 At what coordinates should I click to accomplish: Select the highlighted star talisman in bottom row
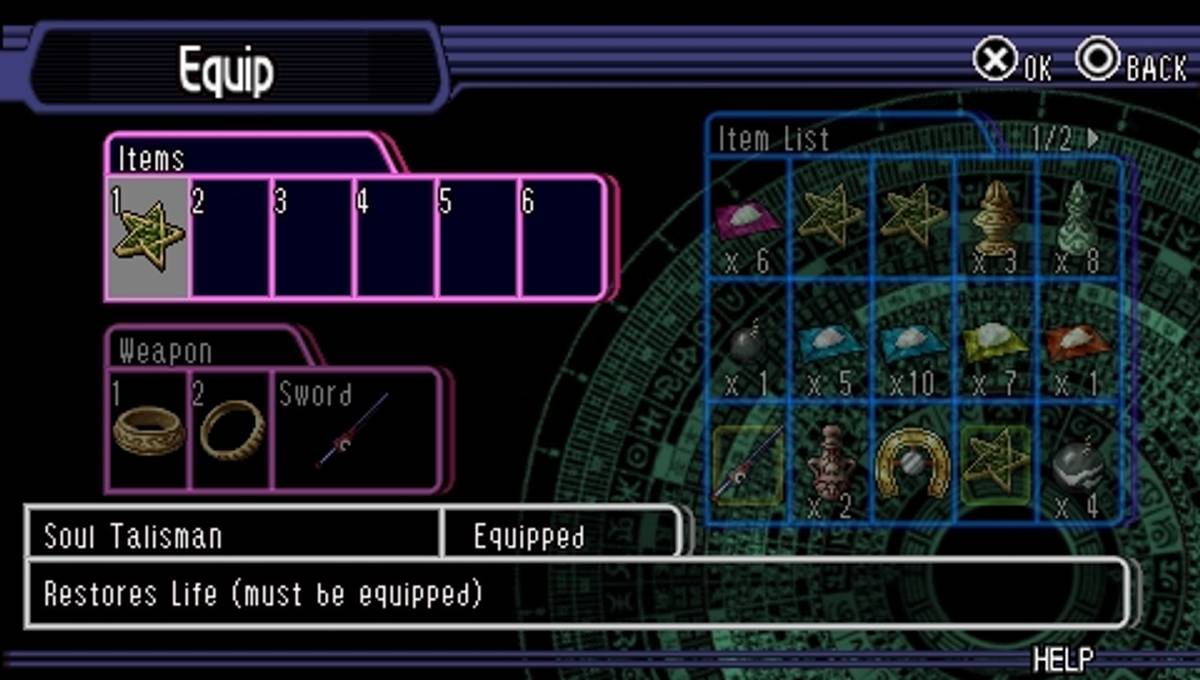tap(998, 462)
